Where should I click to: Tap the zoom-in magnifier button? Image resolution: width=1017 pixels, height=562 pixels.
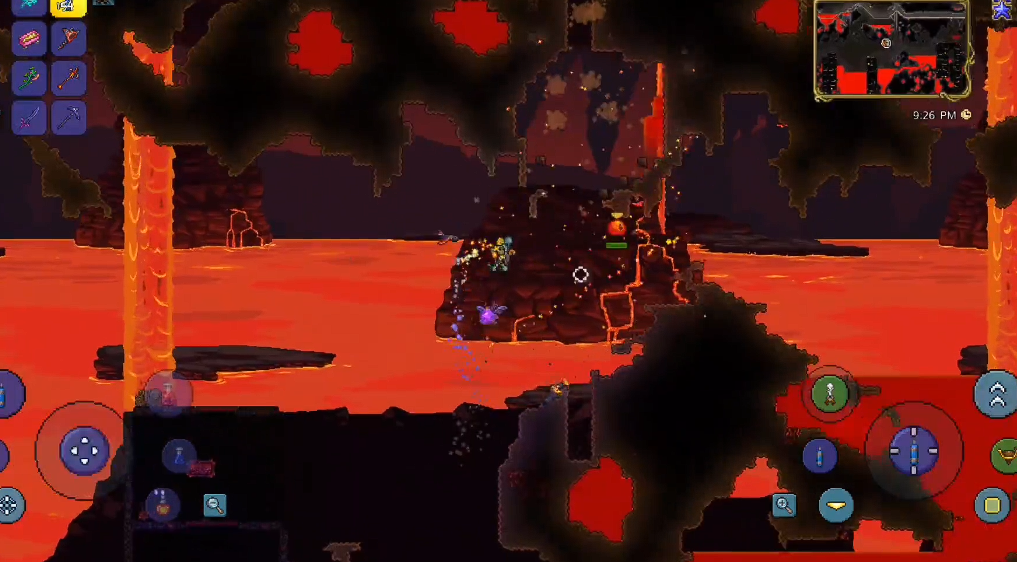[784, 505]
